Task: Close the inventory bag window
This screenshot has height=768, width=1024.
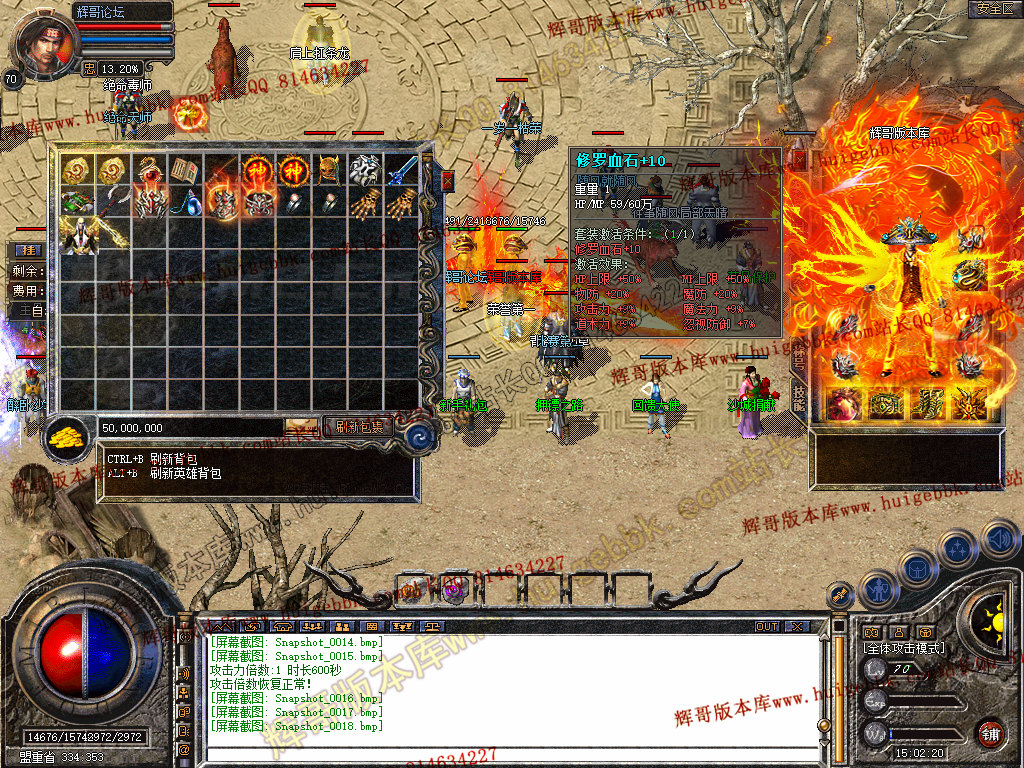Action: point(447,181)
